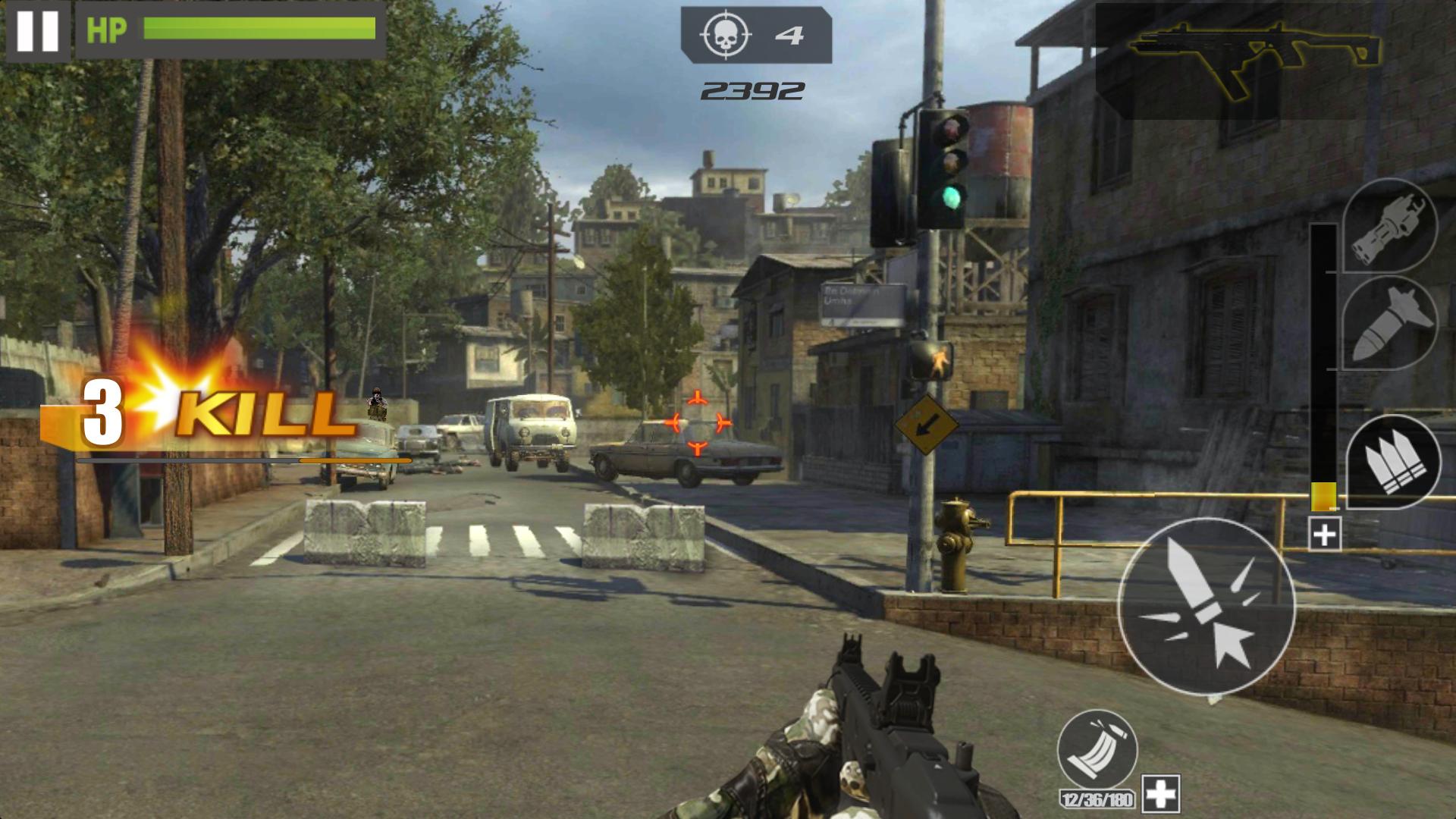
Task: Tap the skull kill counter
Action: point(726,33)
